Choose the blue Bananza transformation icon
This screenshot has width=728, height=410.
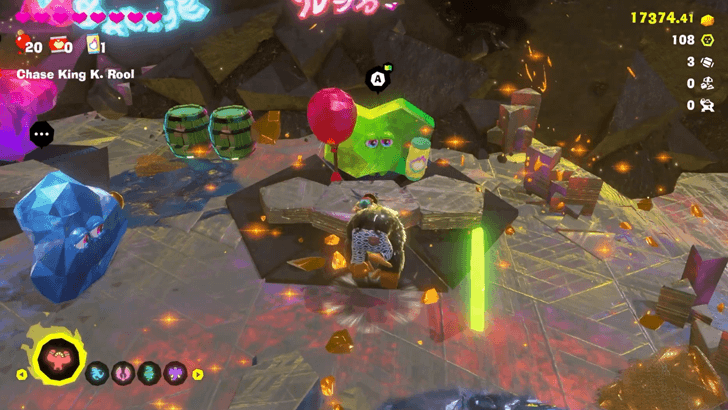click(x=99, y=374)
